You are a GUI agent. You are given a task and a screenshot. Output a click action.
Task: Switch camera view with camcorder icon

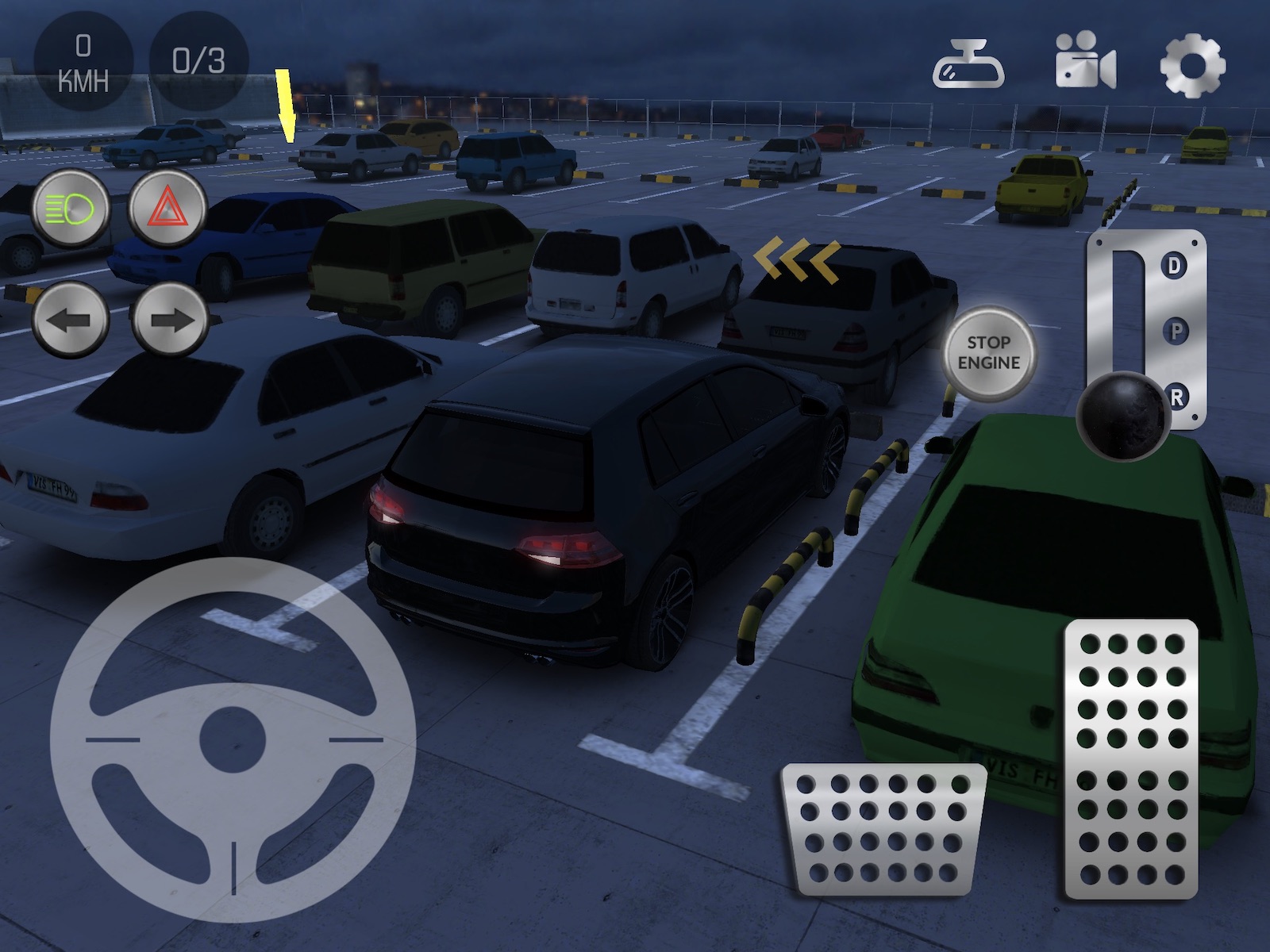pyautogui.click(x=1085, y=60)
